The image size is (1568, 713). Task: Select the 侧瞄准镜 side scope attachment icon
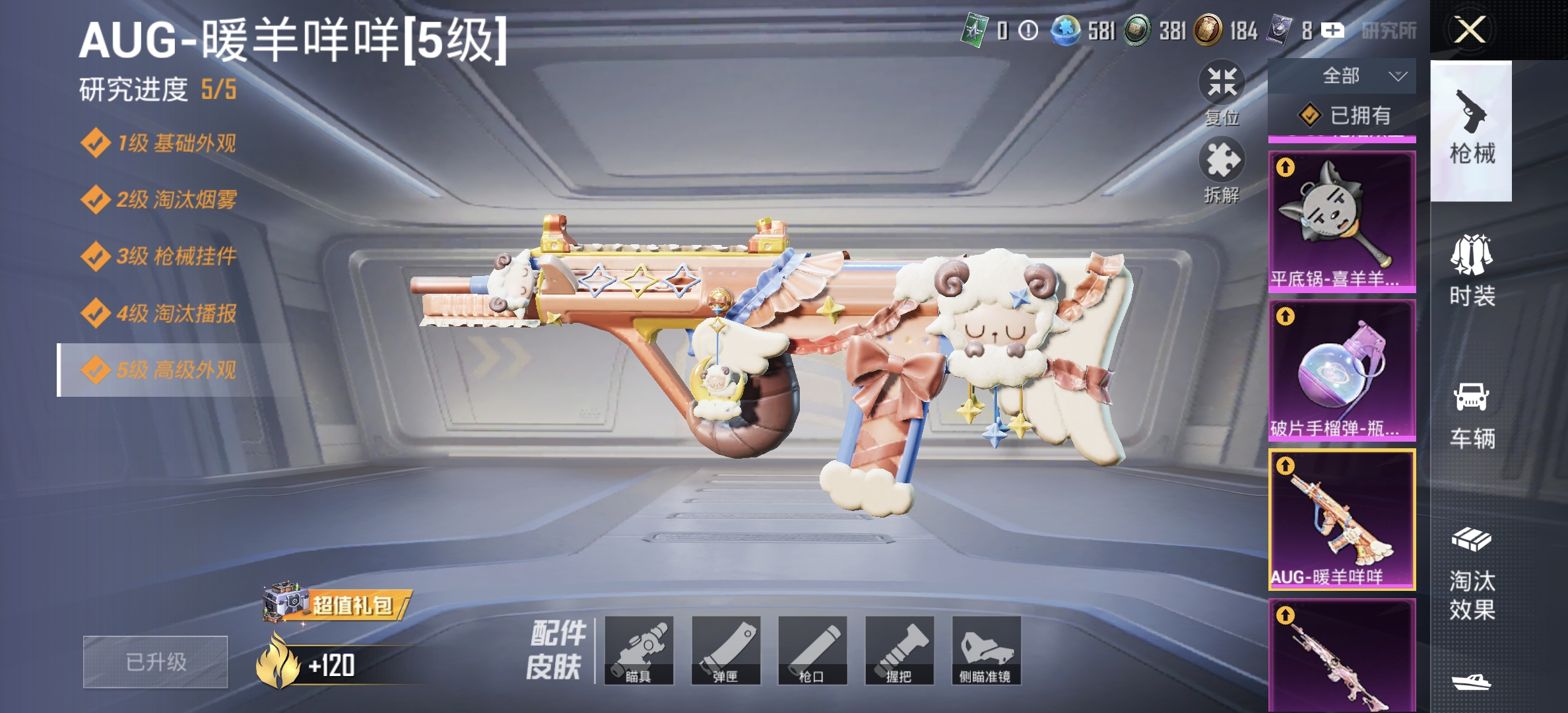click(985, 650)
